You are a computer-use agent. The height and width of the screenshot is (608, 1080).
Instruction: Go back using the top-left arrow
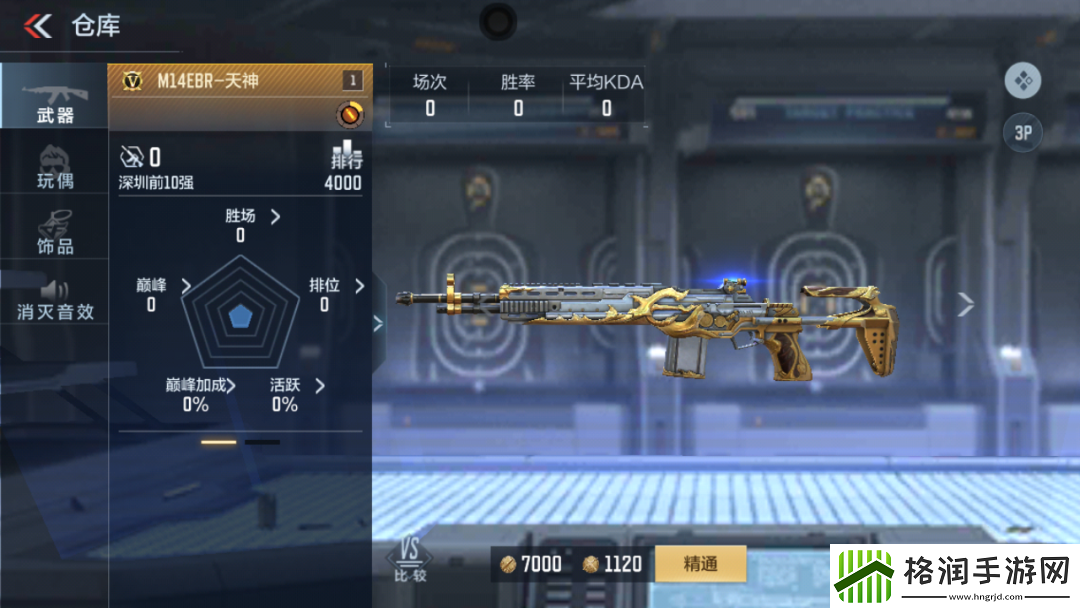click(x=37, y=26)
